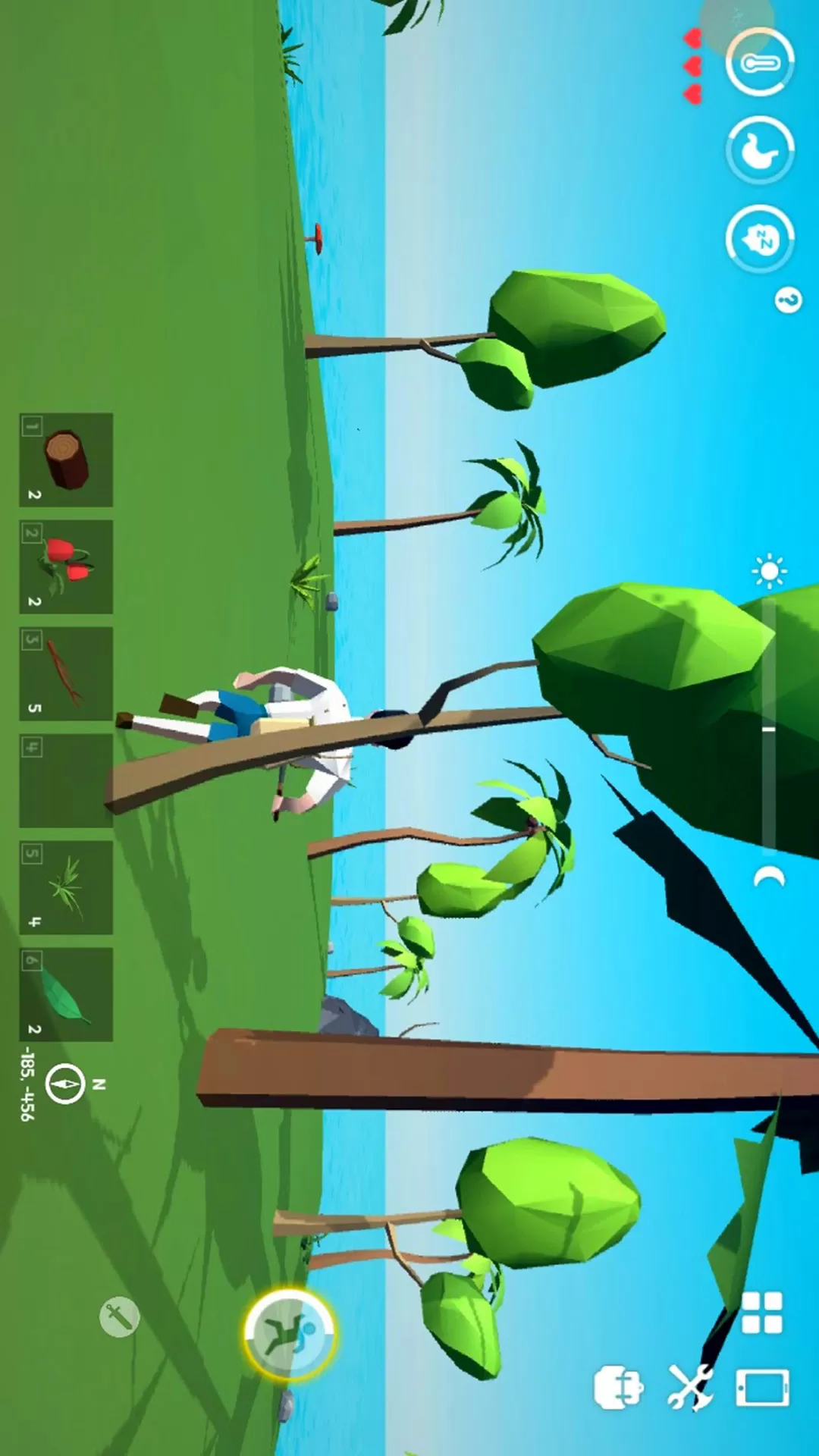Check the stomach hunger status icon
This screenshot has height=1456, width=819.
click(x=760, y=151)
